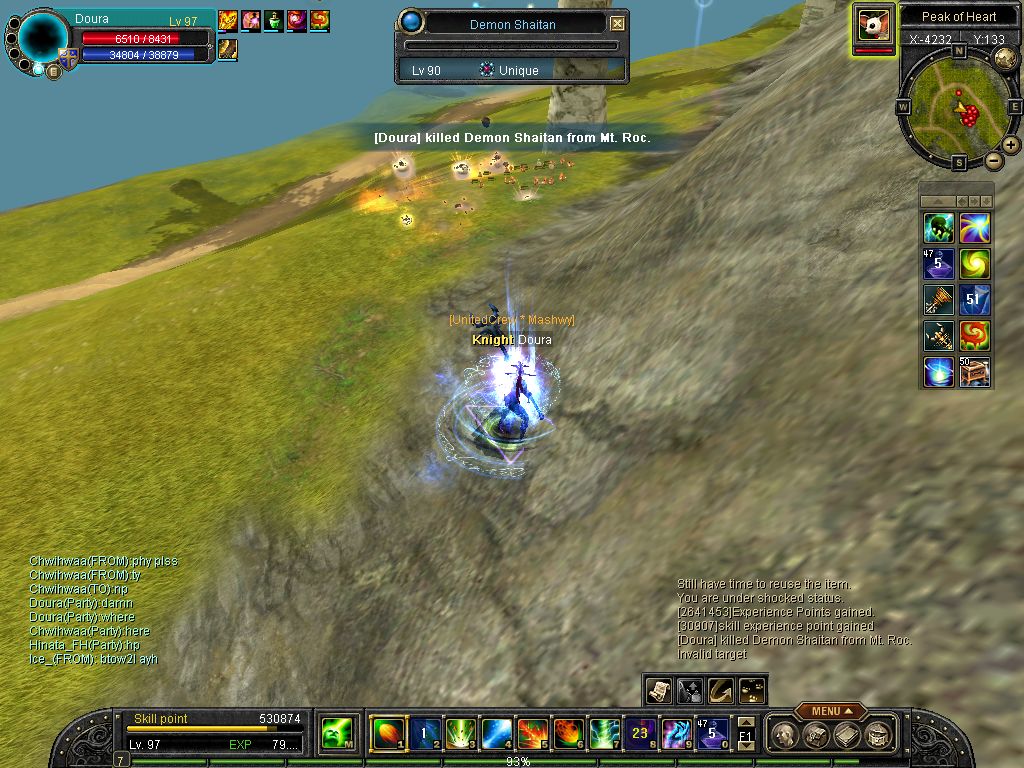
Task: Use the green lightning skill in slot 7
Action: click(604, 734)
